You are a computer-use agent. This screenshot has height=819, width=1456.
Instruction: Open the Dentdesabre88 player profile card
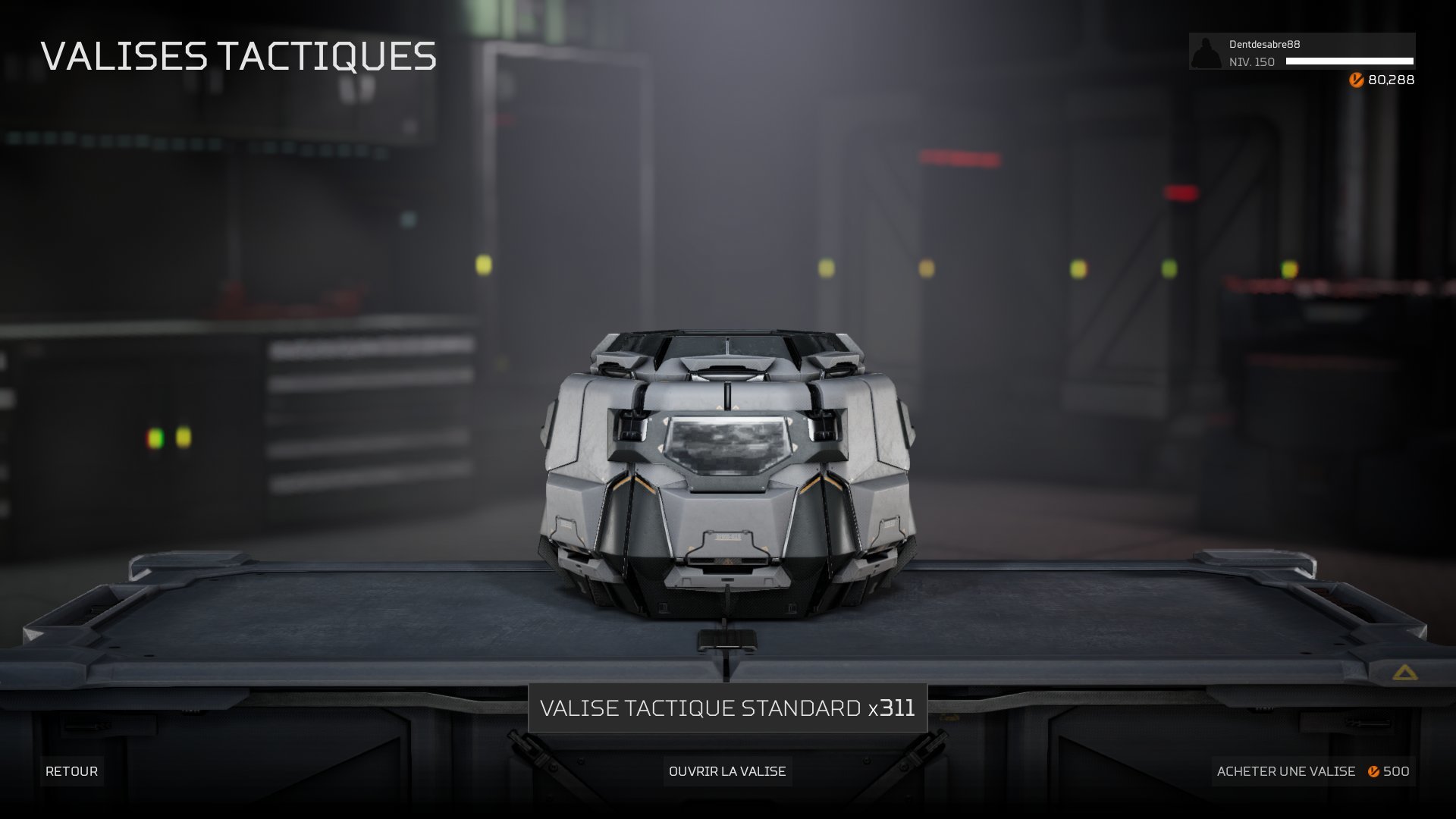click(1301, 52)
